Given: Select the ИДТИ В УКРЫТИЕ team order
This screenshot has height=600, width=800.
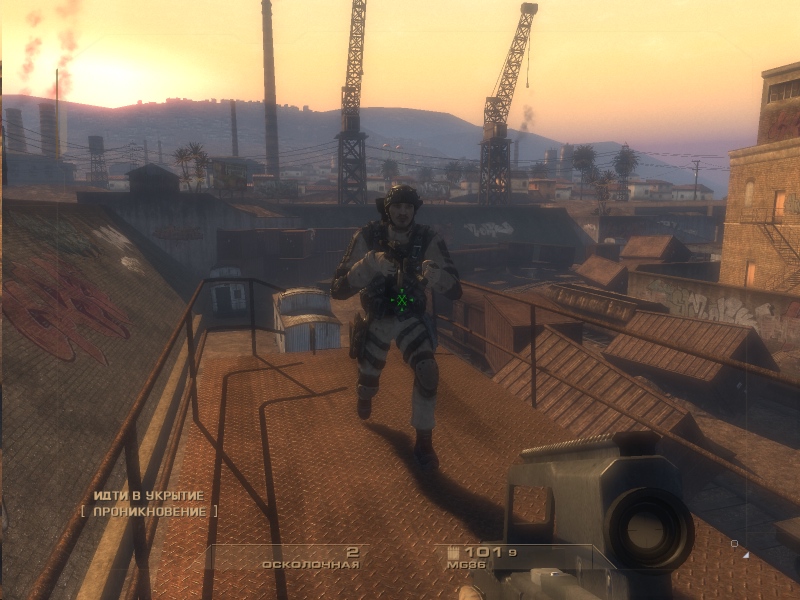Looking at the screenshot, I should click(148, 495).
